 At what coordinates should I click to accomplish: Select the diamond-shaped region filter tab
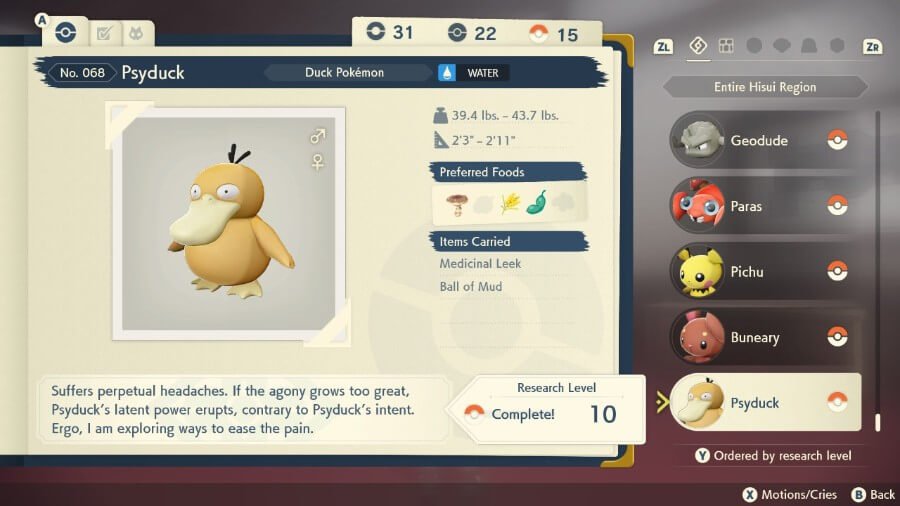point(698,46)
